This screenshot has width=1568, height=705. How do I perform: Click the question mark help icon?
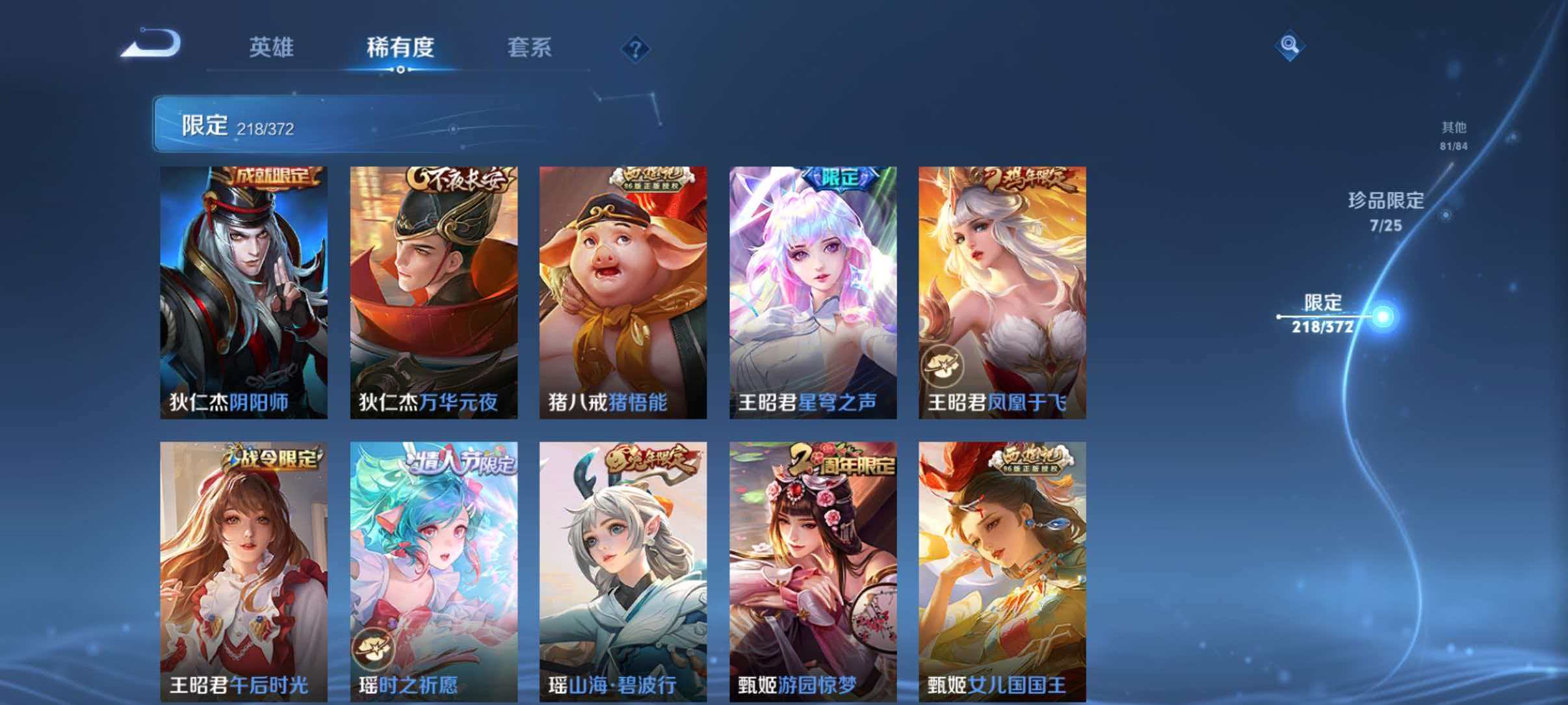[x=635, y=47]
